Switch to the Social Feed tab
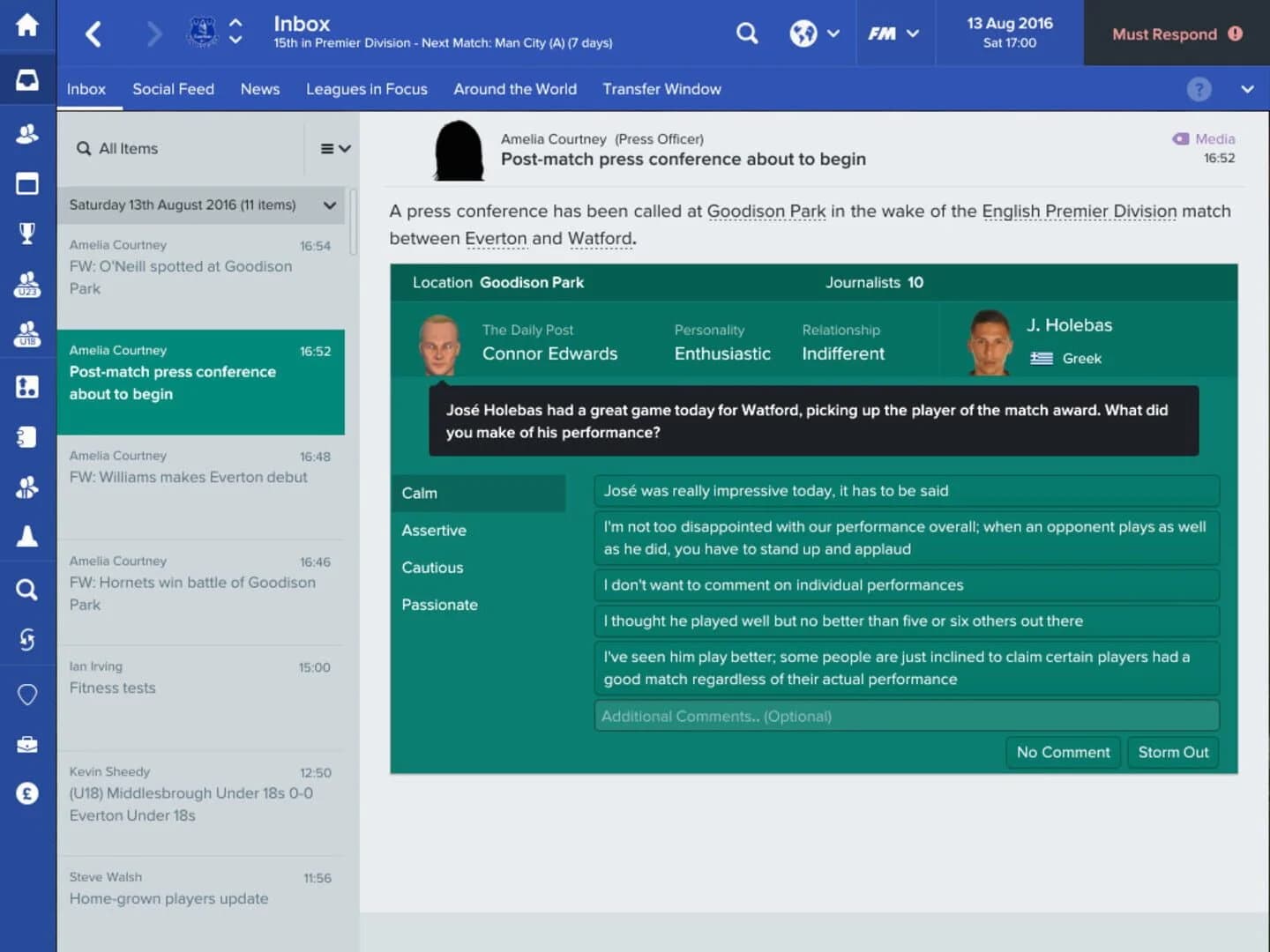 click(173, 89)
